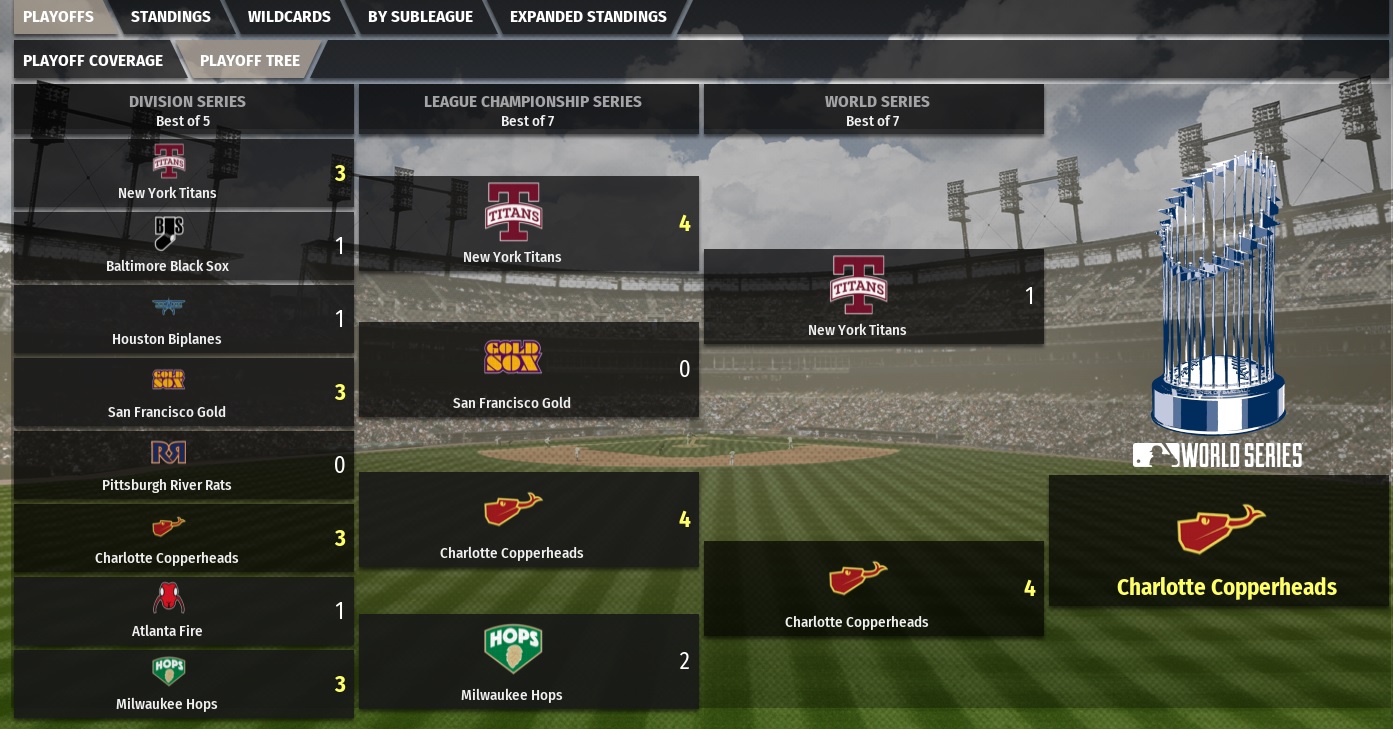Select New York Titans in the Division Series
Screen dimensions: 1393x729
183,173
